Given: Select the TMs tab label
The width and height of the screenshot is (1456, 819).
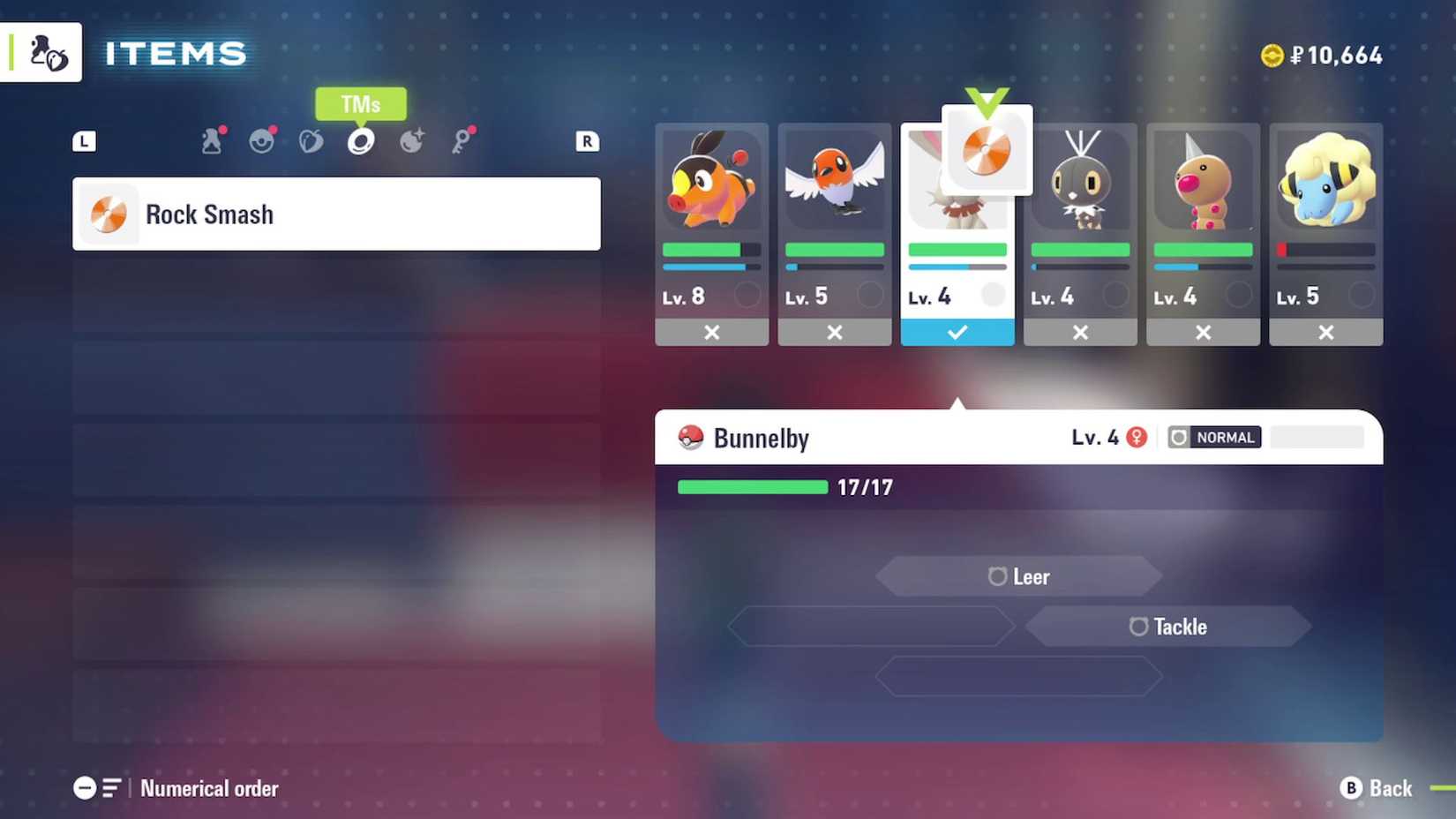Looking at the screenshot, I should click(360, 104).
